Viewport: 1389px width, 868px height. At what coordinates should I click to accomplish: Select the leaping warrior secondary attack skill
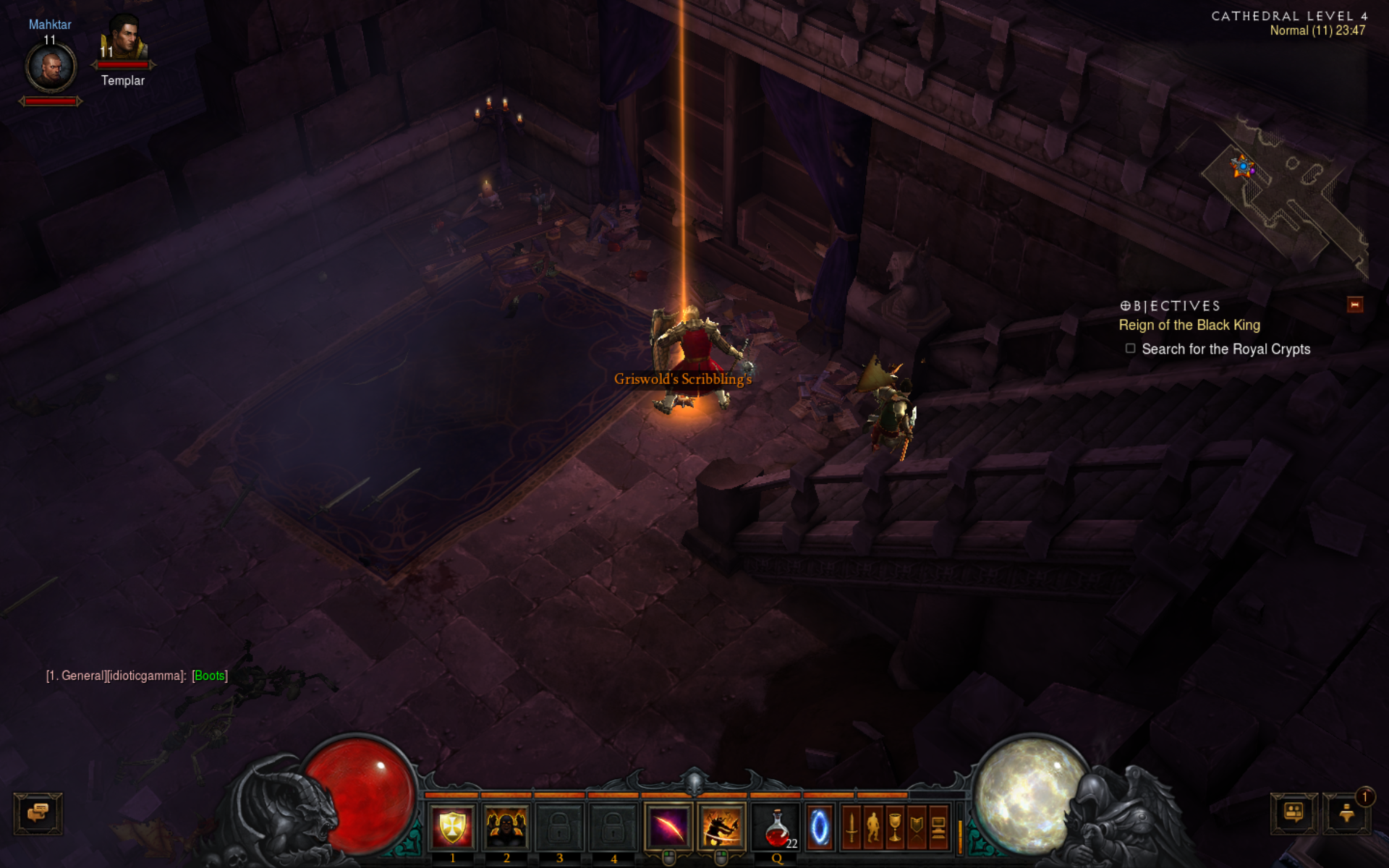(721, 827)
